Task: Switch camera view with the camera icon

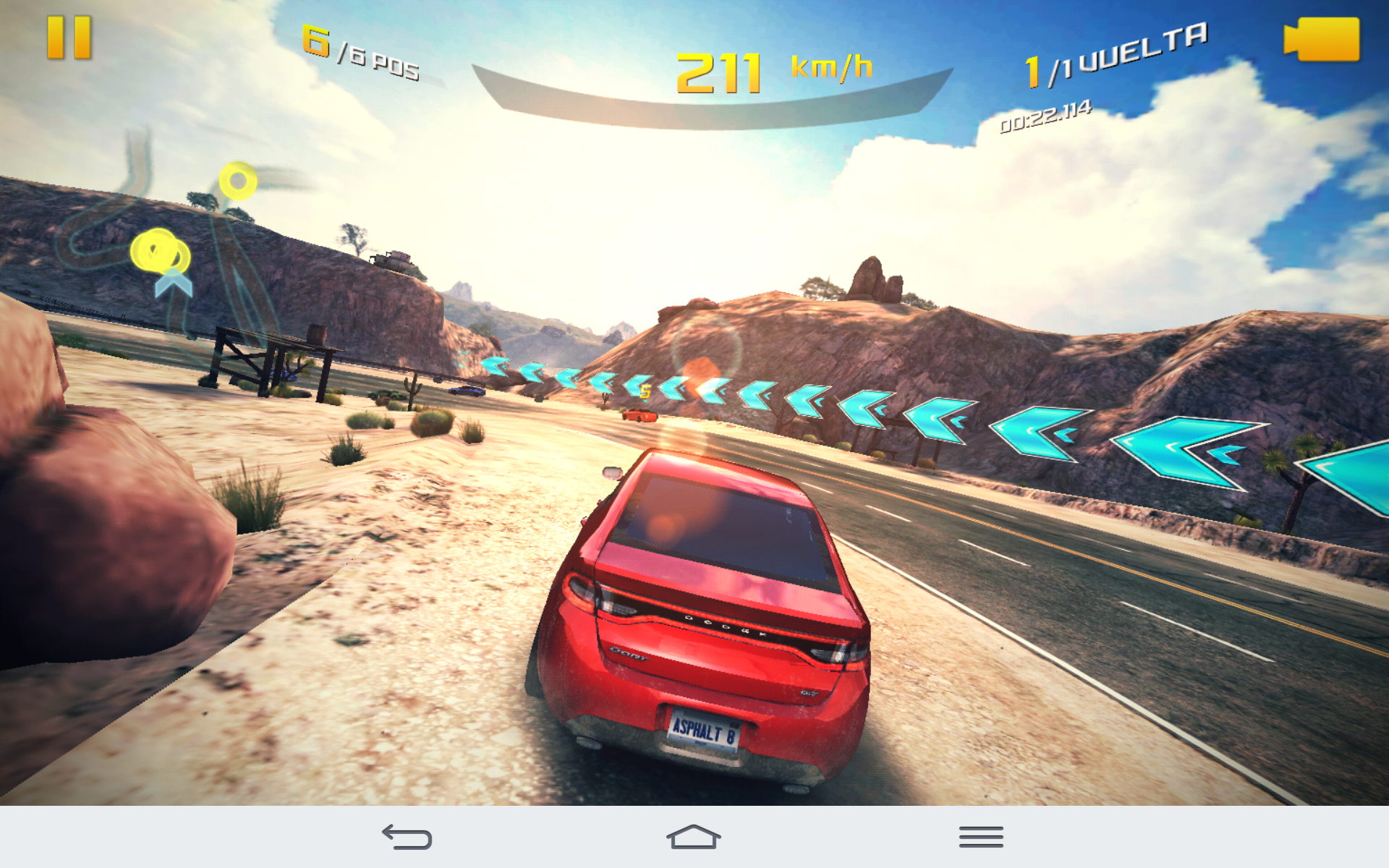Action: click(x=1322, y=39)
